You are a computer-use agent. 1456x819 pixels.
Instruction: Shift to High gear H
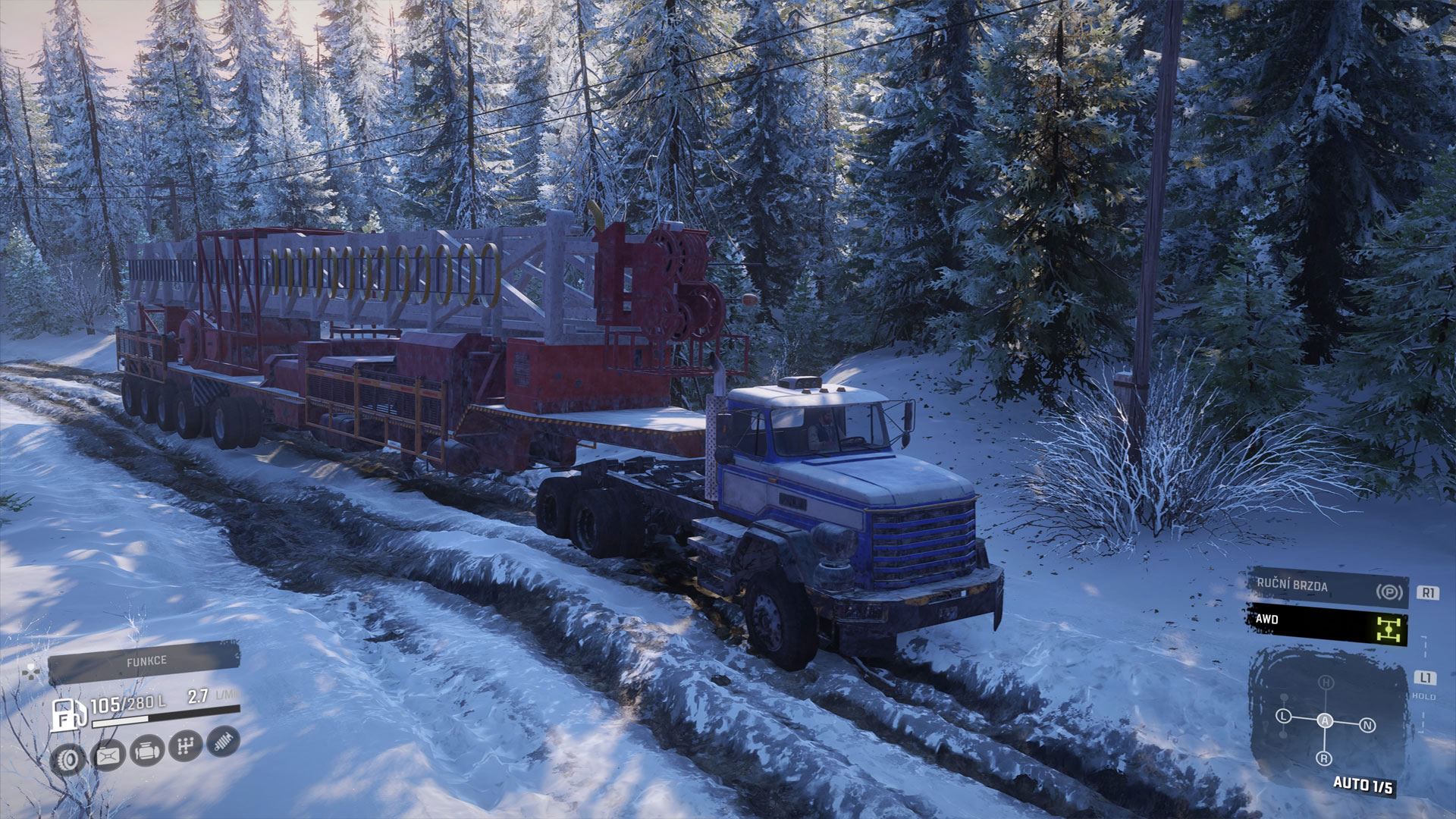point(1326,683)
